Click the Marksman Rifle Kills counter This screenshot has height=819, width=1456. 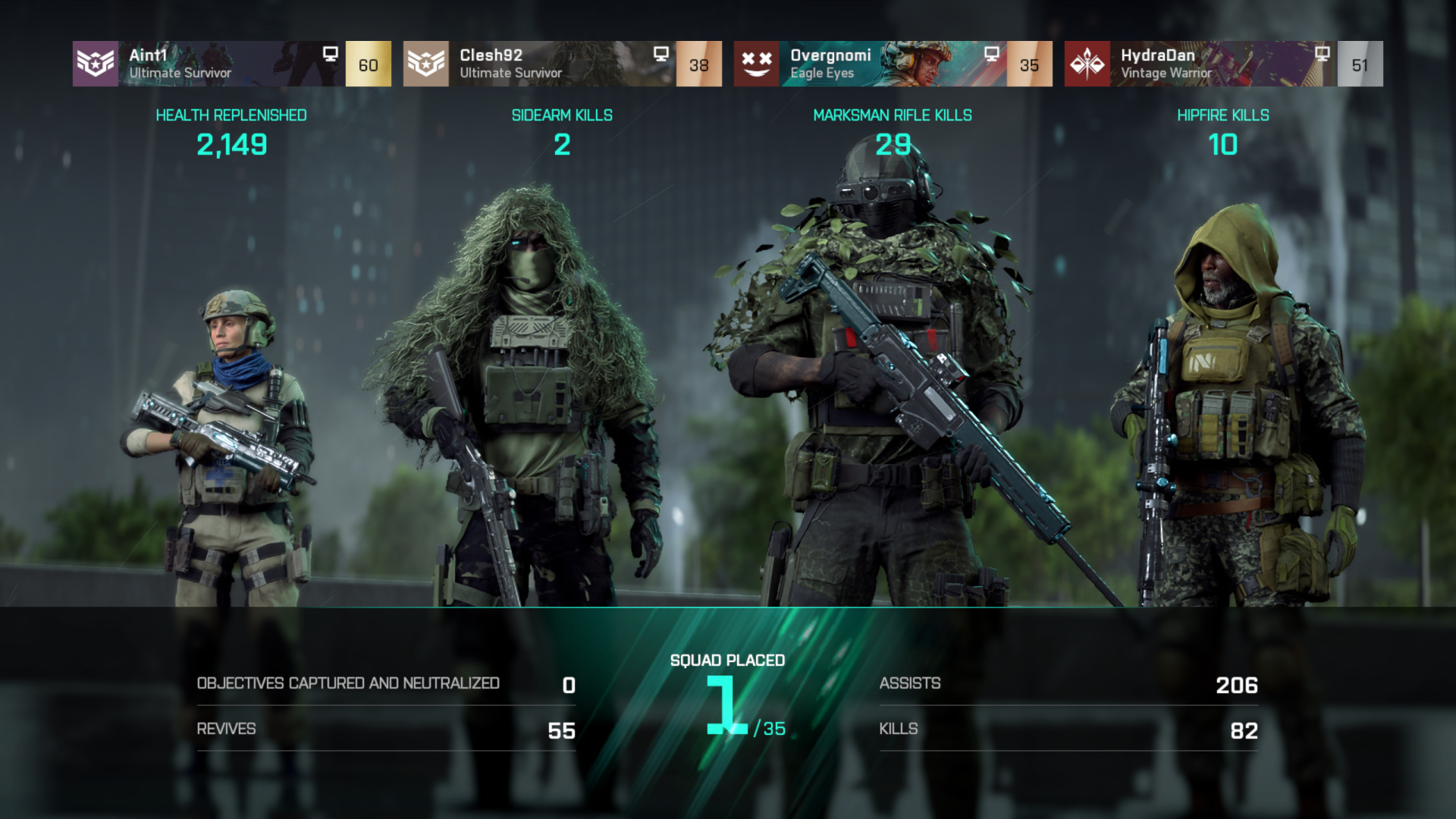click(893, 142)
